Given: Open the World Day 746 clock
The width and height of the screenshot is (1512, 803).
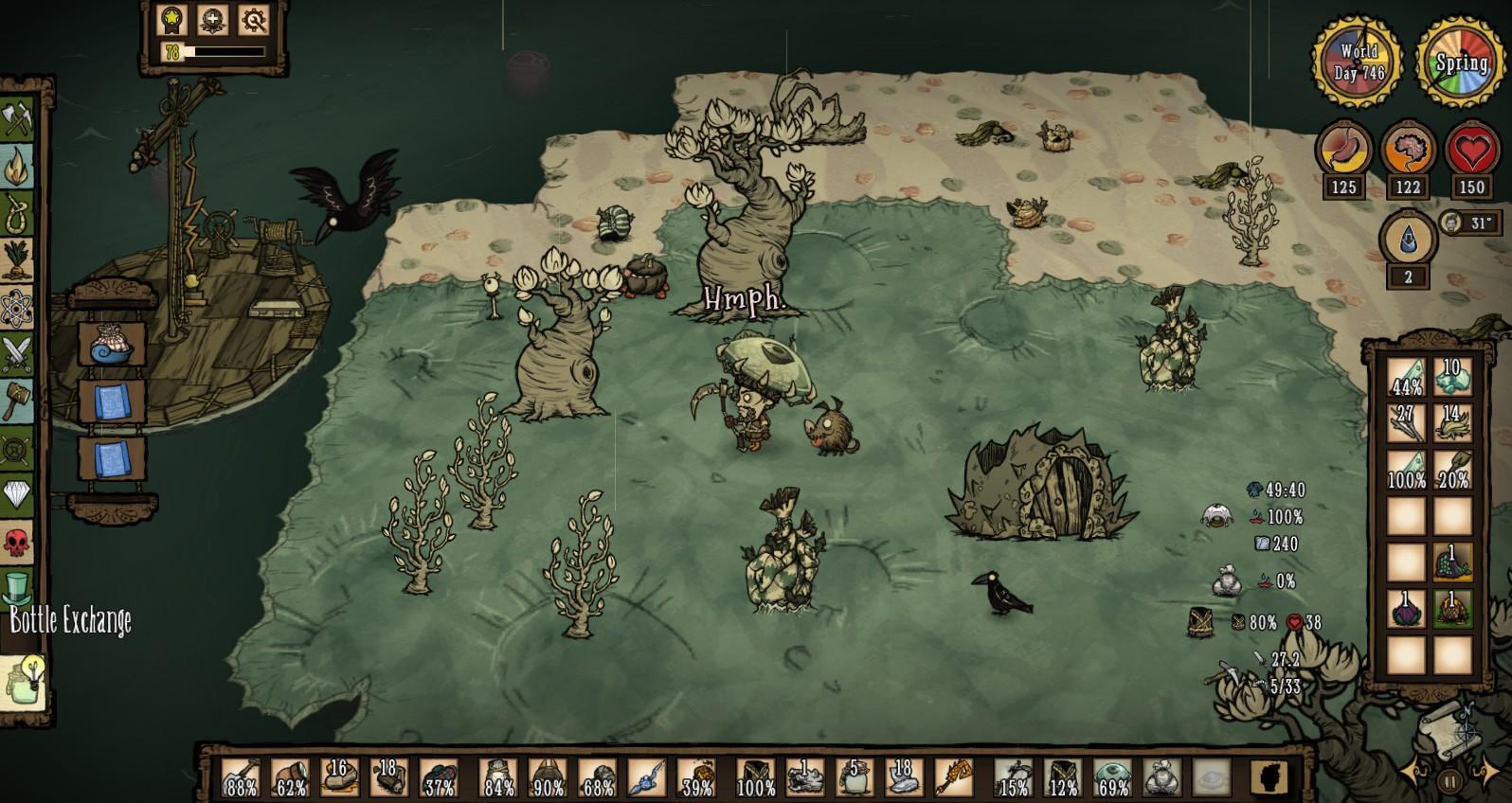Looking at the screenshot, I should click(x=1357, y=62).
